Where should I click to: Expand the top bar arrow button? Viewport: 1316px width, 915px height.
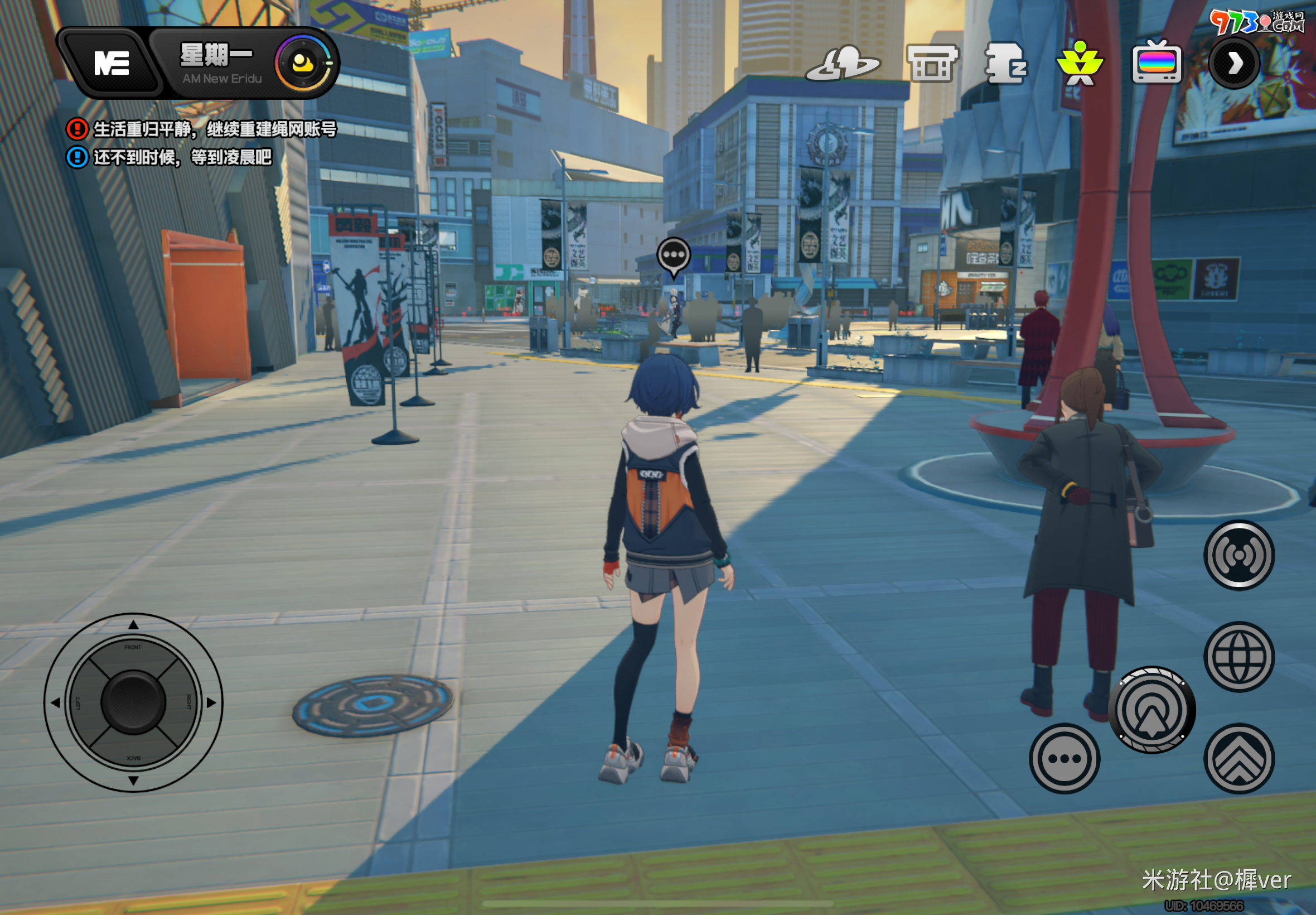coord(1234,63)
